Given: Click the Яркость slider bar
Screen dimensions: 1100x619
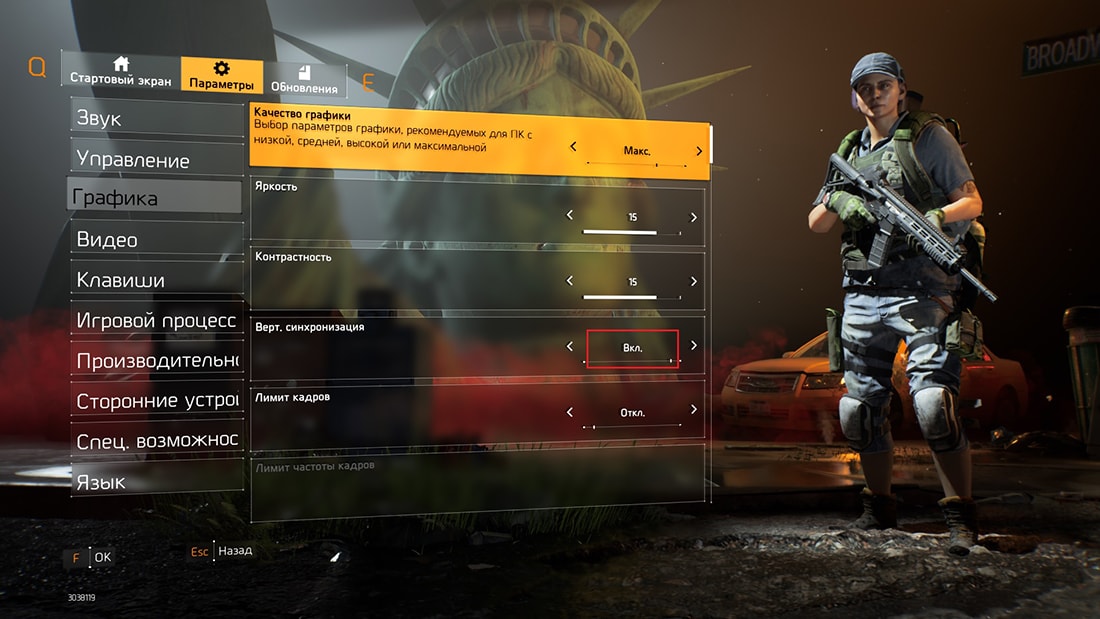Looking at the screenshot, I should pos(632,231).
